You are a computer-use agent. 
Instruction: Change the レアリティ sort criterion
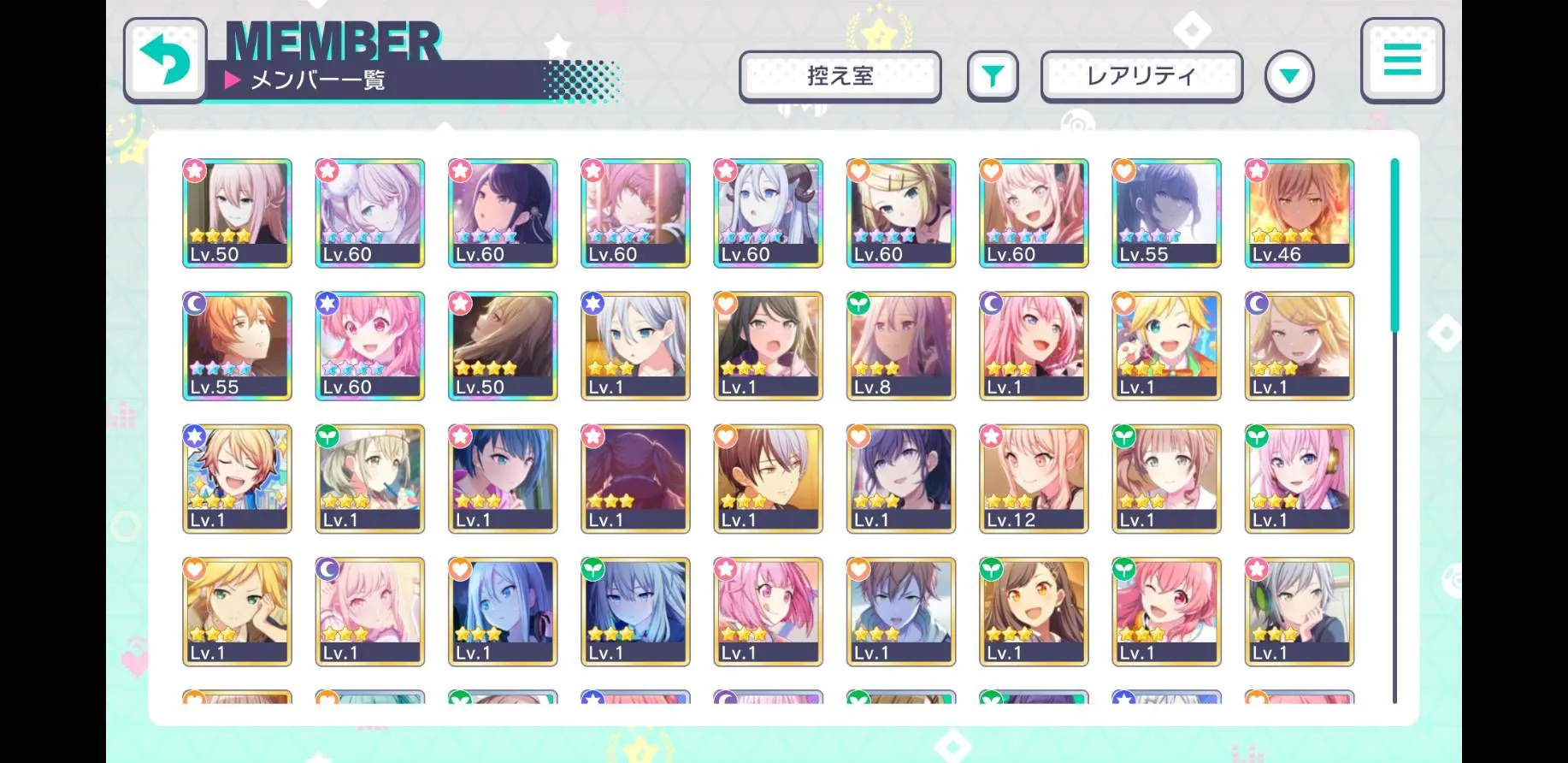tap(1141, 76)
